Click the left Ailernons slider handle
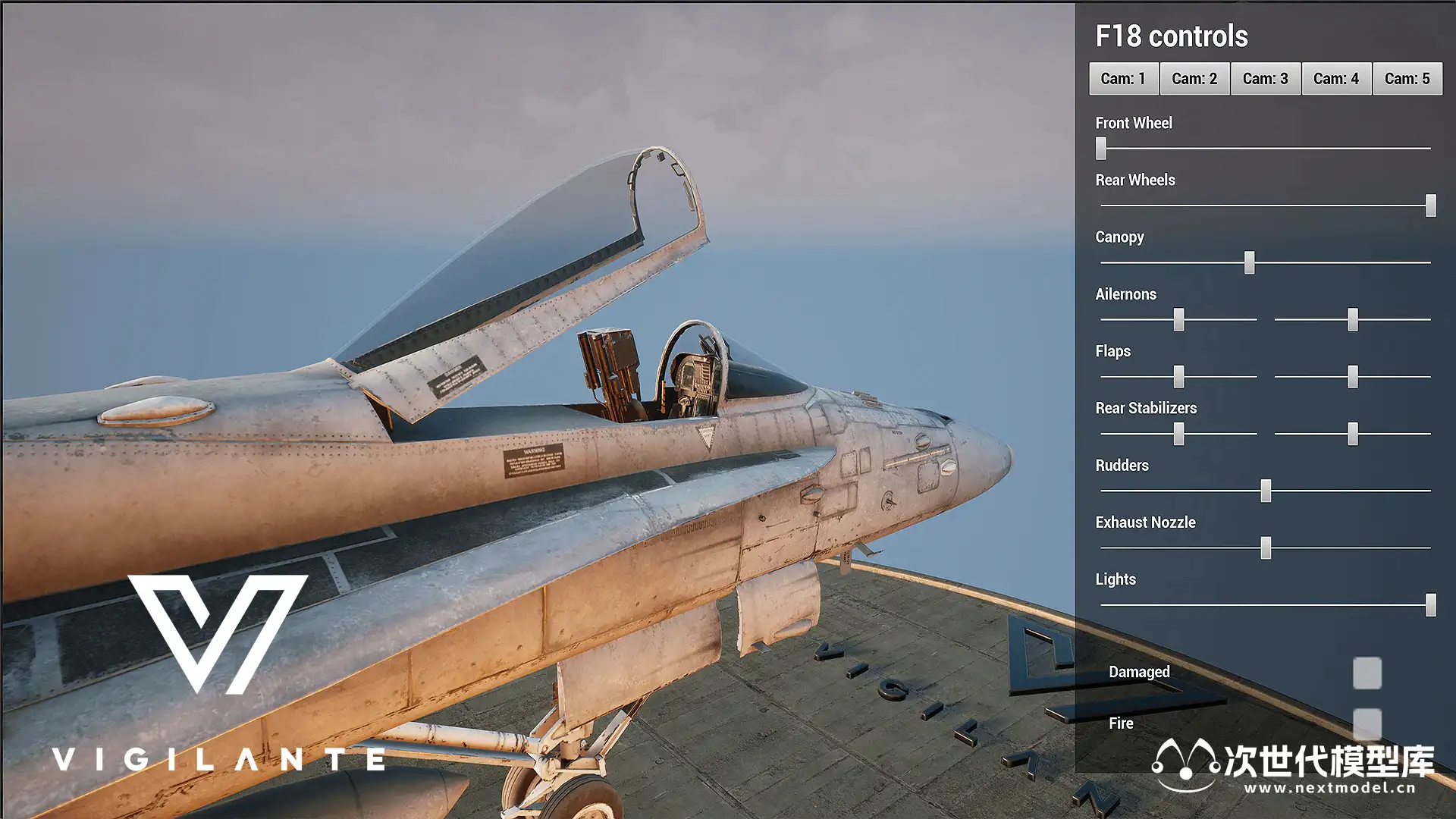1456x819 pixels. 1178,319
